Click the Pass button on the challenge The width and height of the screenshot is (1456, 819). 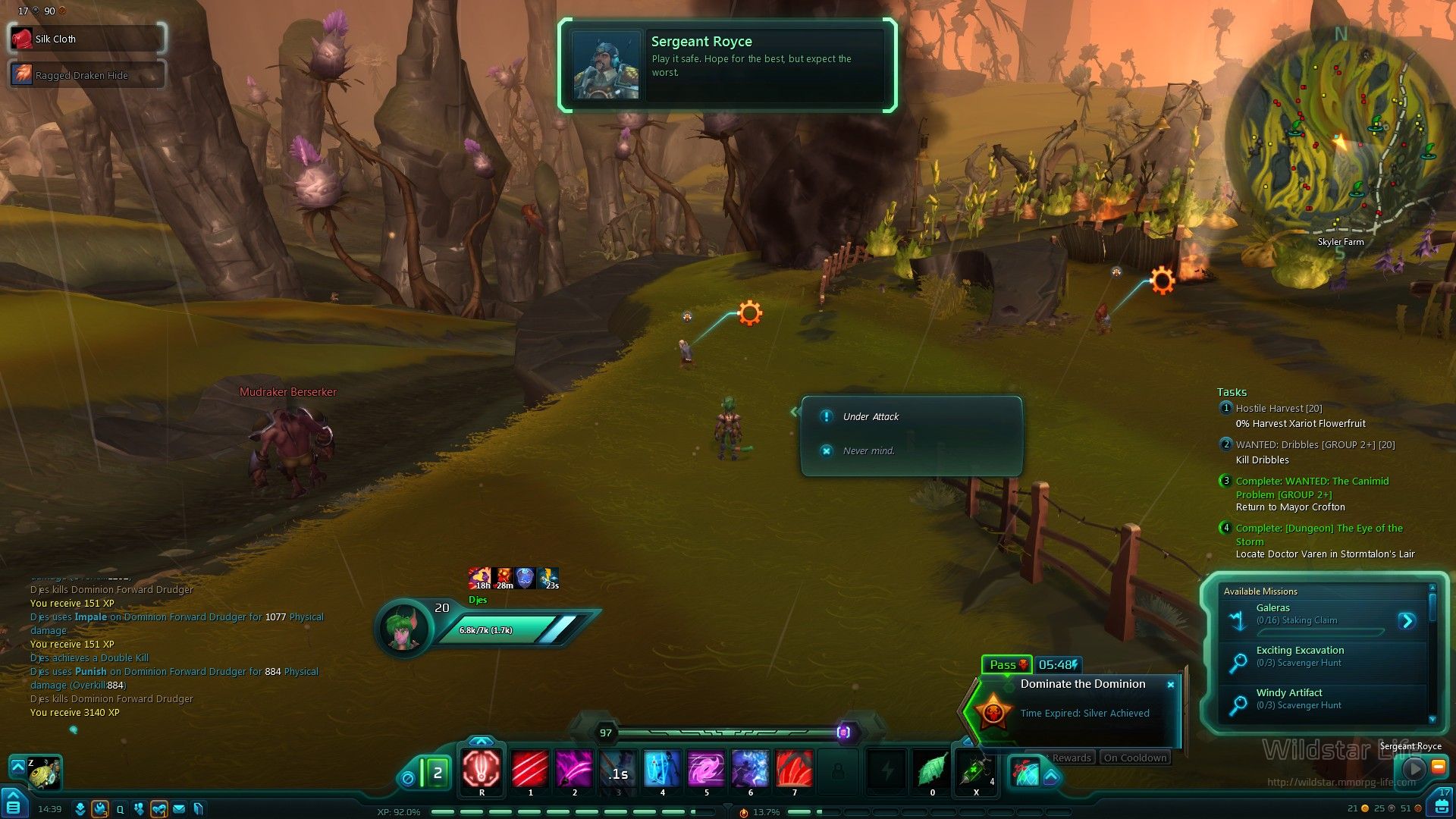1006,665
